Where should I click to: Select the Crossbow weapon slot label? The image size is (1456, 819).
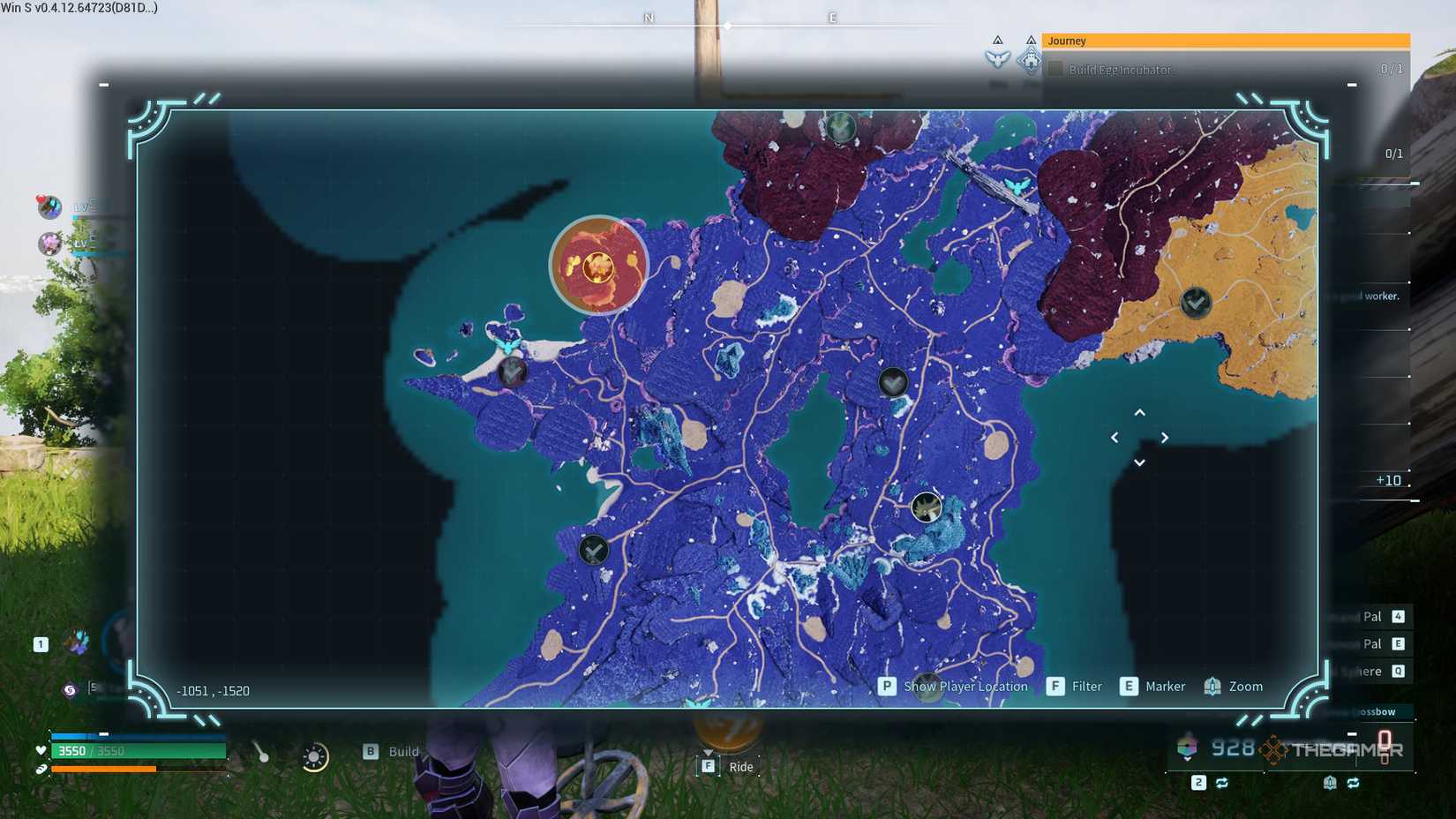coord(1379,711)
